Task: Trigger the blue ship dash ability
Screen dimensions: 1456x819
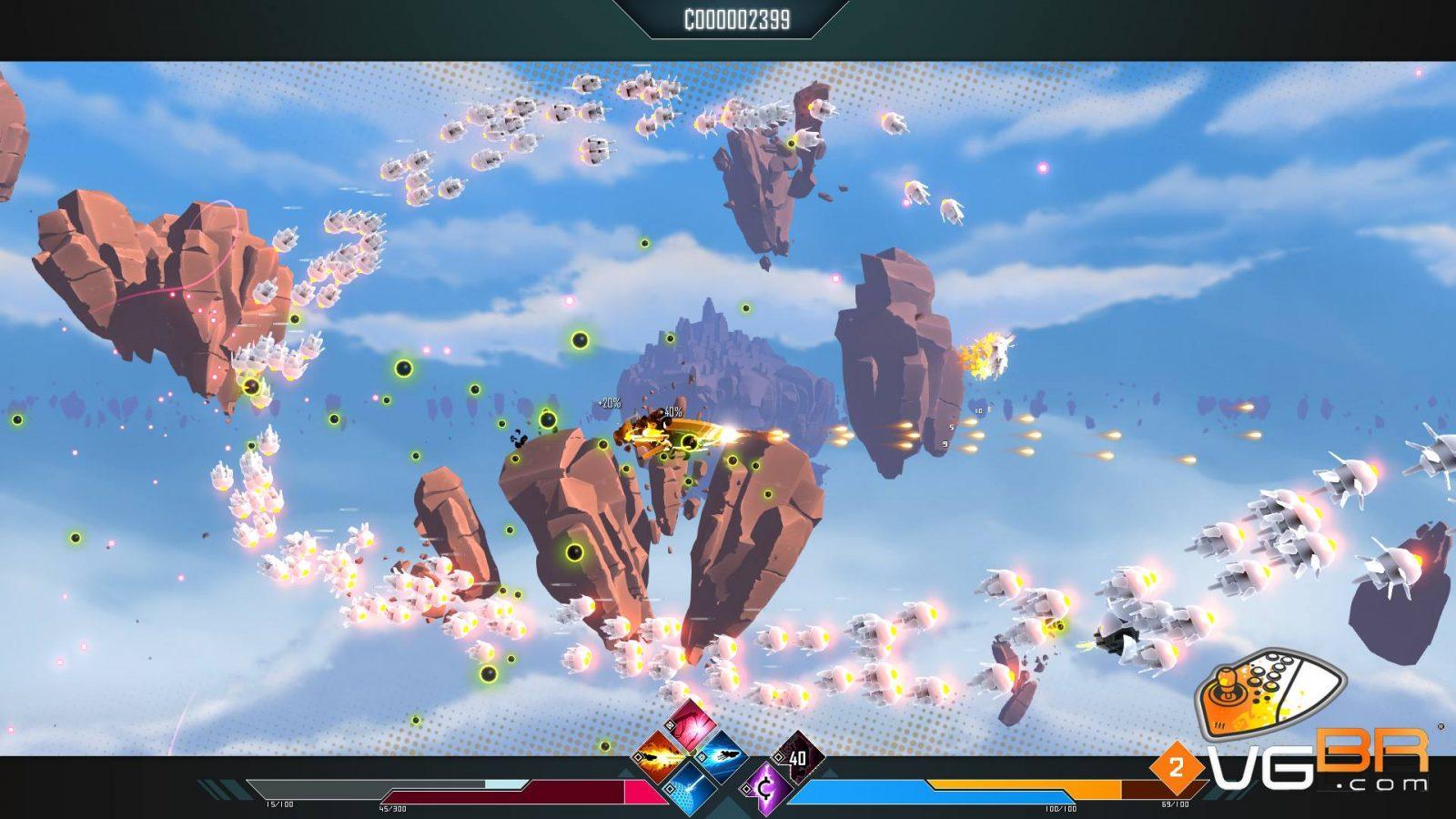Action: tap(724, 757)
